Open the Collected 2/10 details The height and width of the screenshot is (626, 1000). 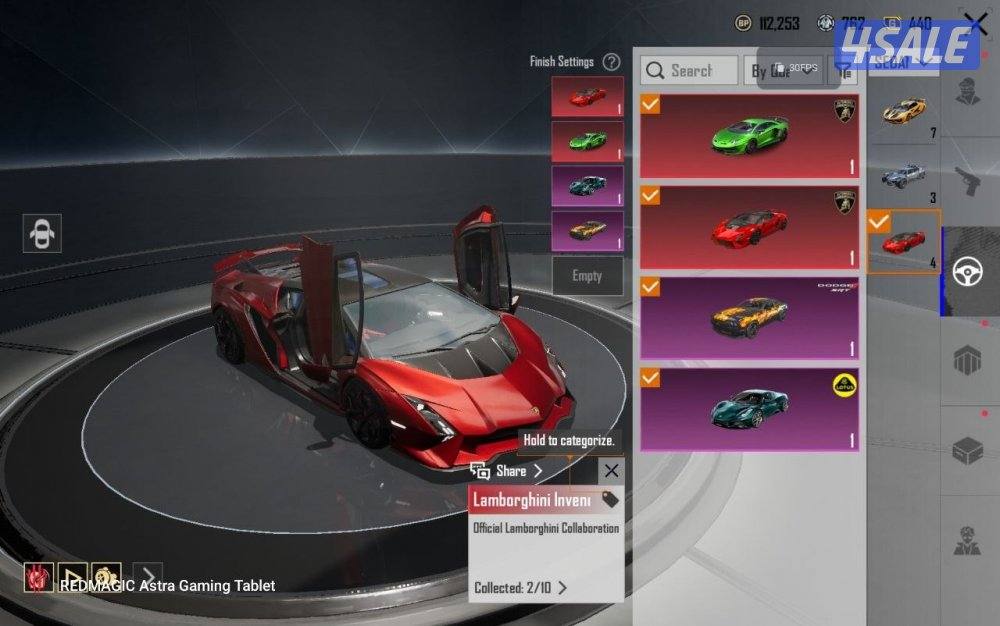point(520,588)
